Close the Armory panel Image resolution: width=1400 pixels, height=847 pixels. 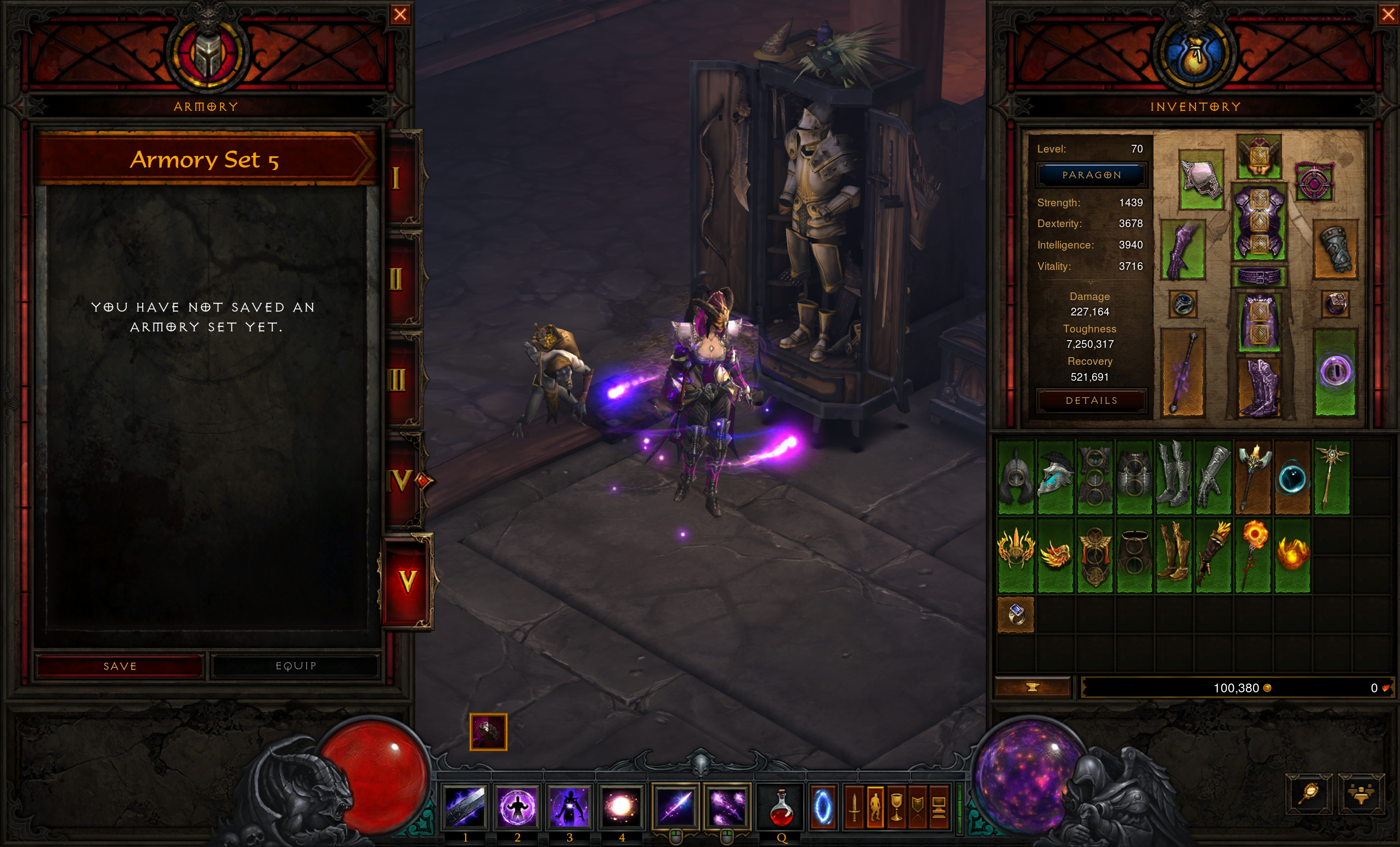[x=400, y=14]
